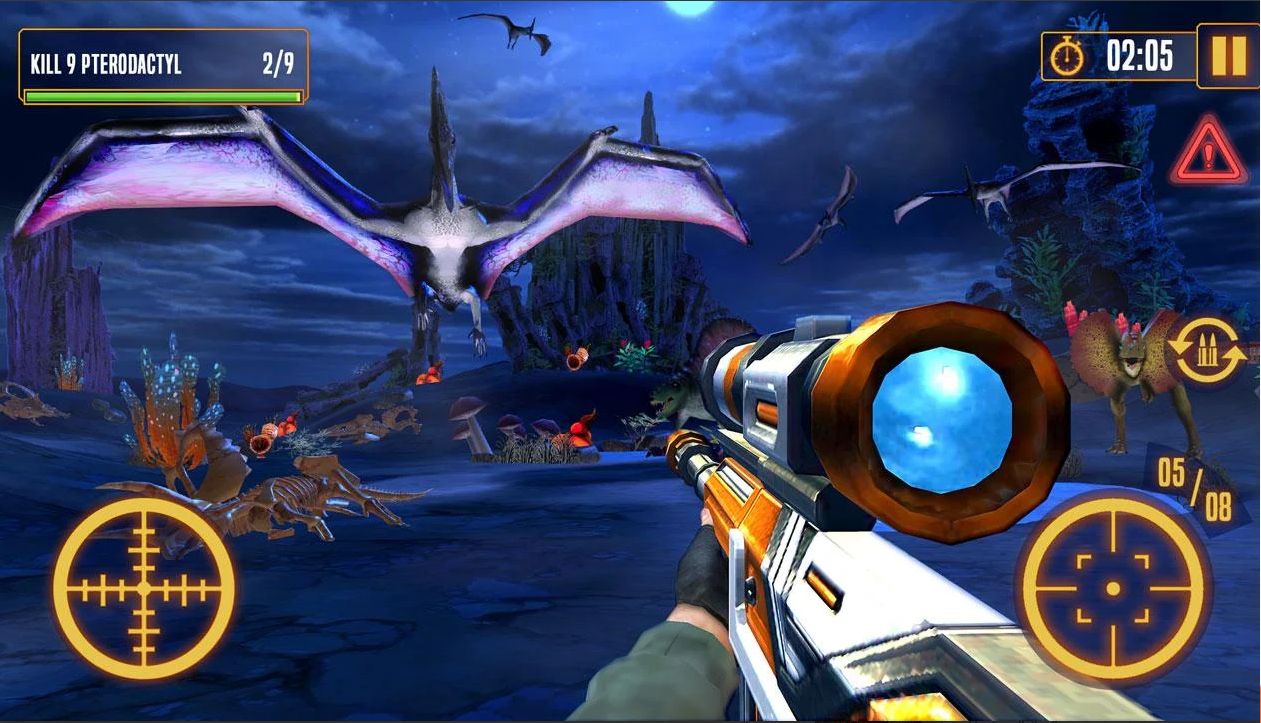Select the Kill 9 Pterodactyl objective tracker
This screenshot has height=723, width=1261.
[x=163, y=67]
